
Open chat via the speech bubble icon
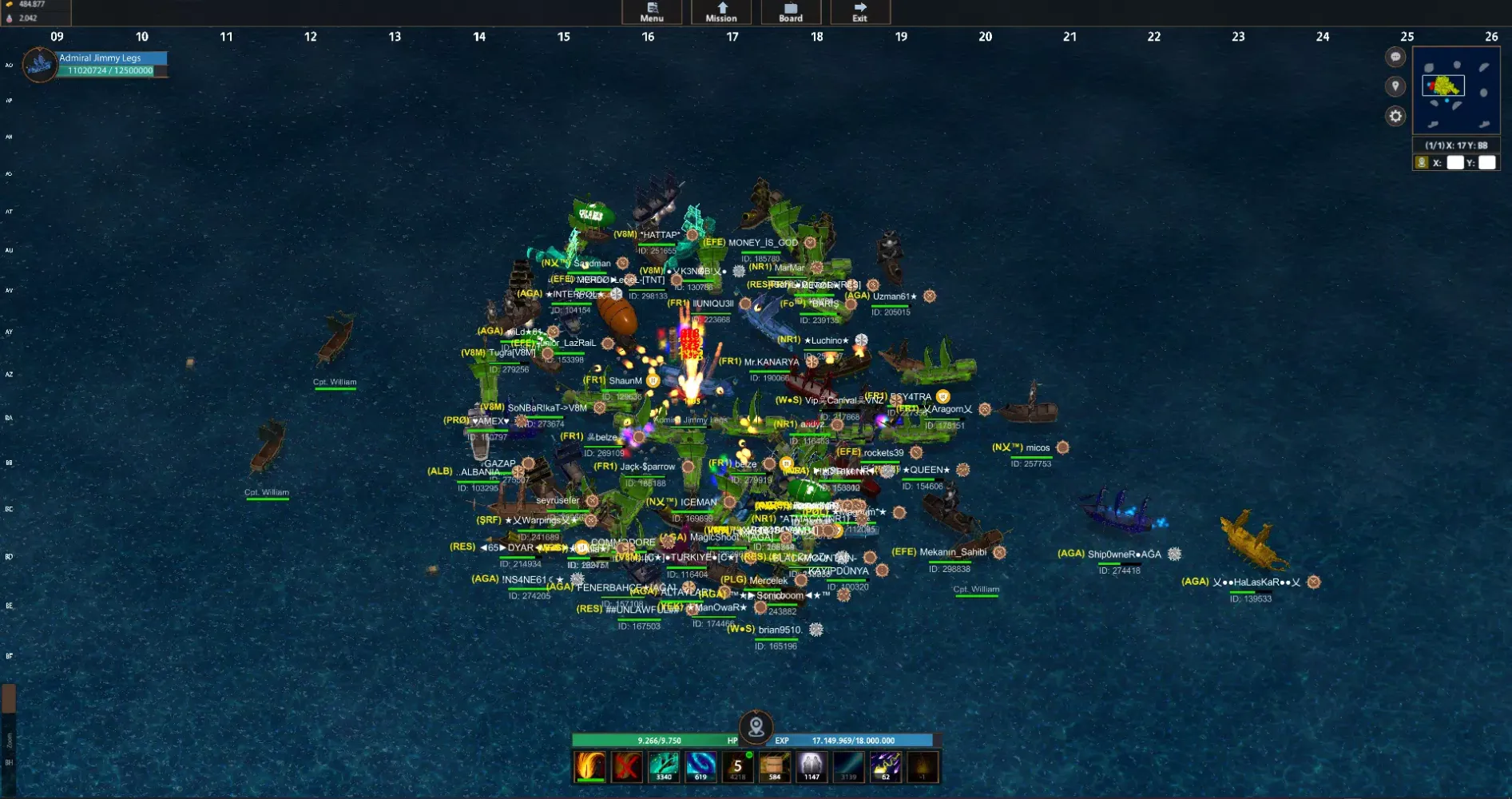coord(1395,57)
